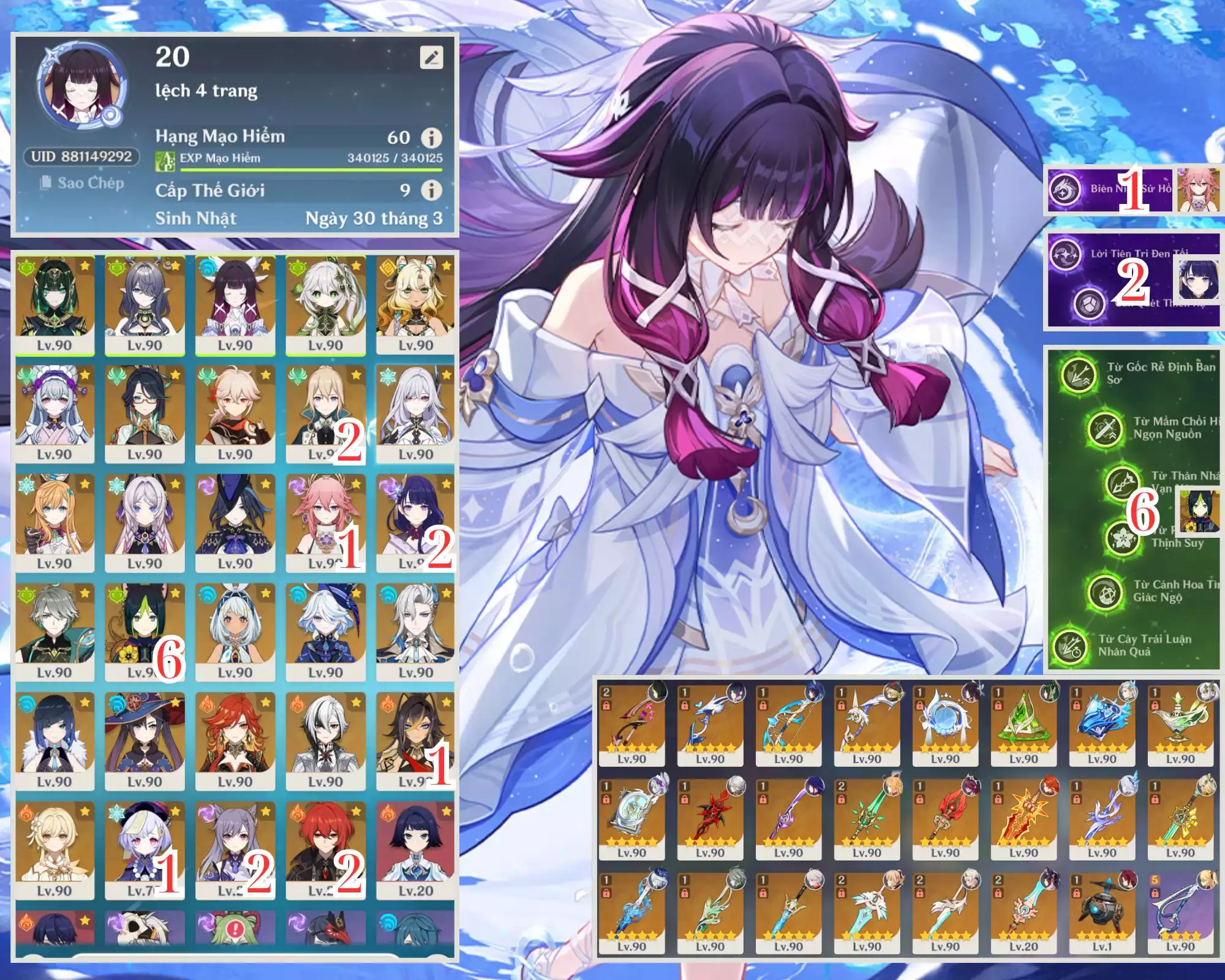The height and width of the screenshot is (980, 1225).
Task: Click the edit pencil button on the profile
Action: 431,58
